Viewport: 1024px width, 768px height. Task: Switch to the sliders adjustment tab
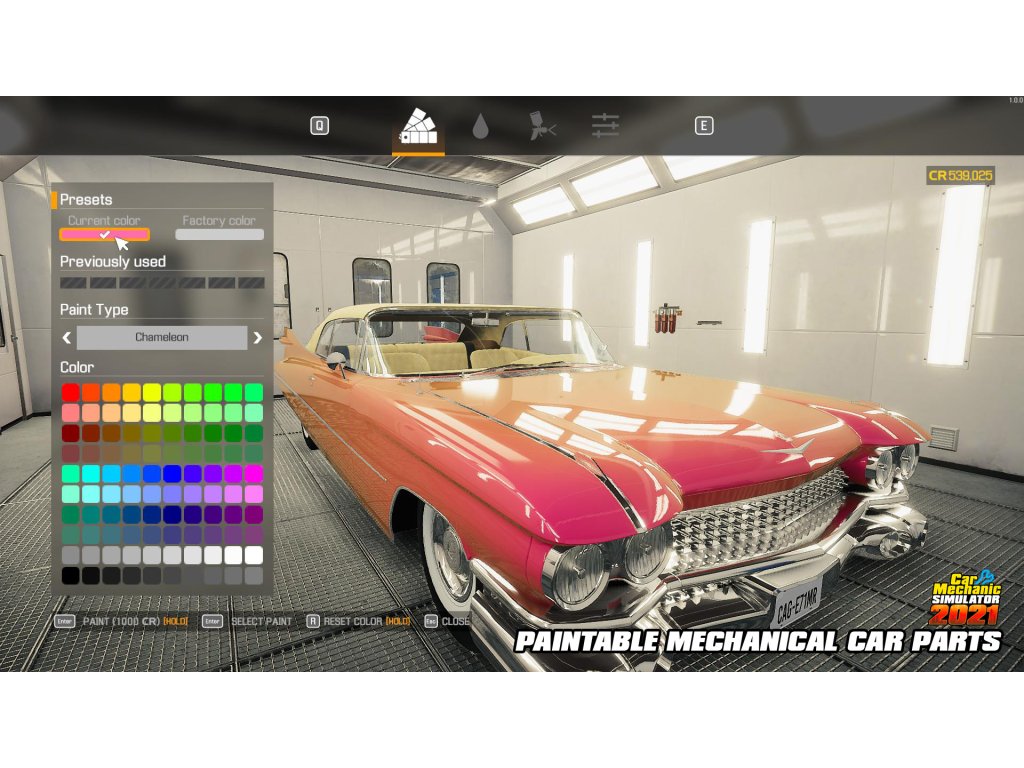605,126
